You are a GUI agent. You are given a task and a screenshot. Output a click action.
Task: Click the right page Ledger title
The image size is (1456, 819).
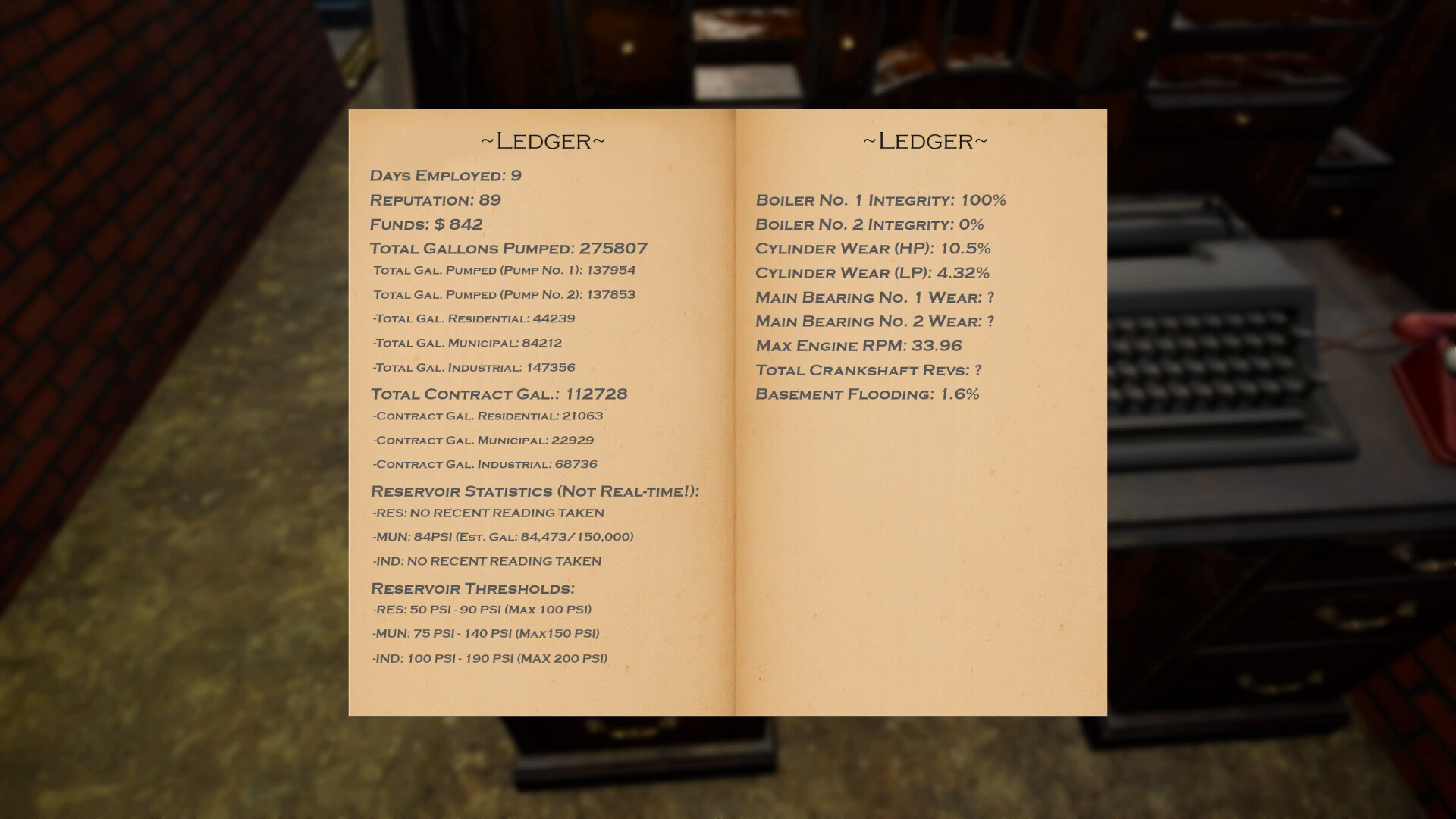924,140
